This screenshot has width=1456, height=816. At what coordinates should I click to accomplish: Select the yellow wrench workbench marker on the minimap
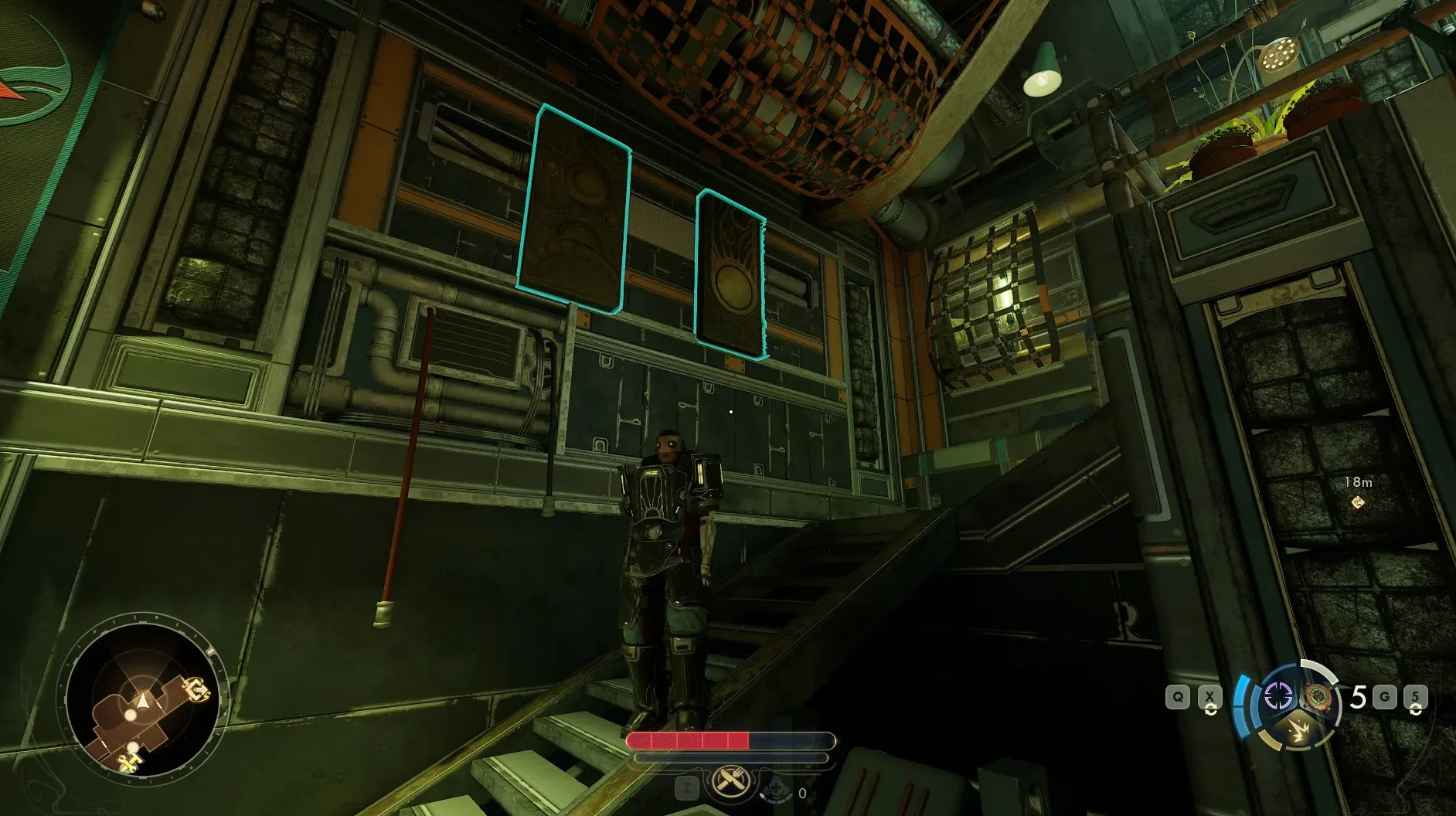pos(130,761)
